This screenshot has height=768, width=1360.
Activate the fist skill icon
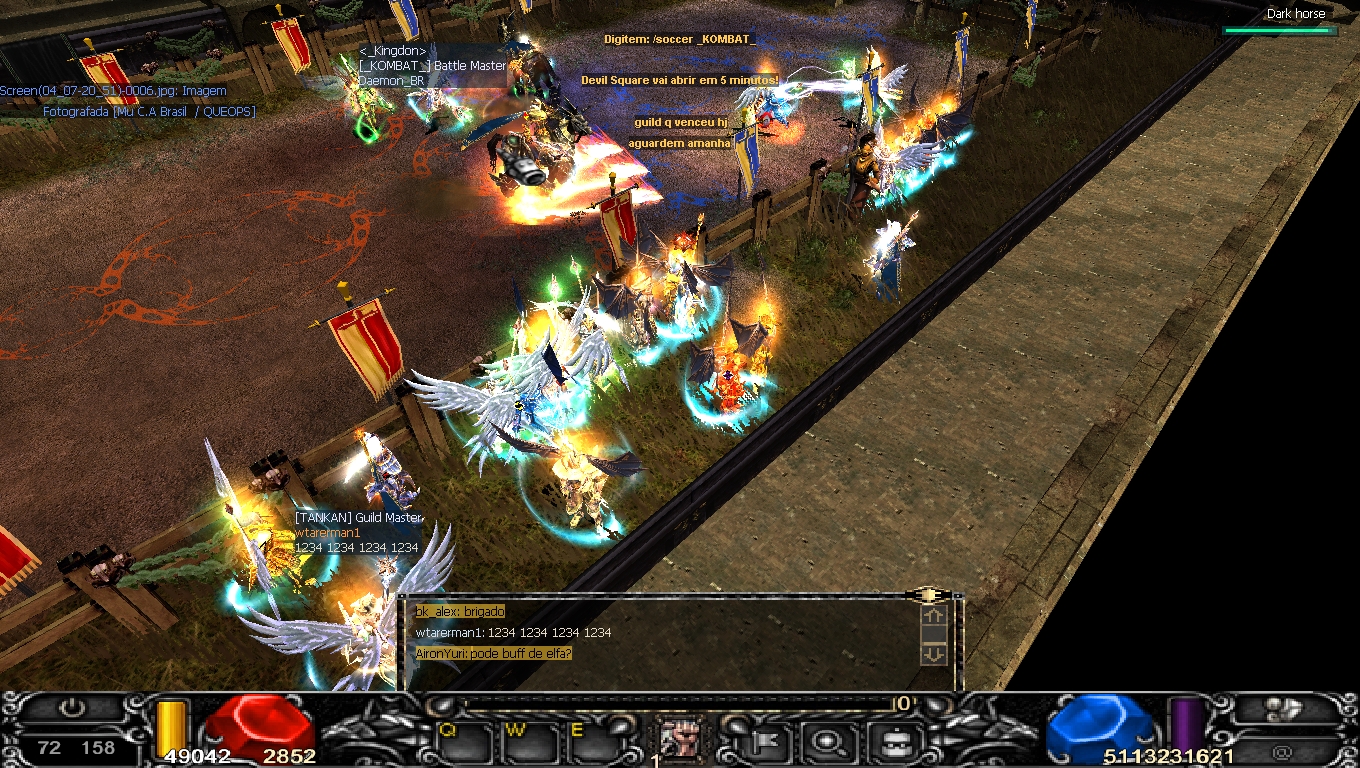[680, 740]
